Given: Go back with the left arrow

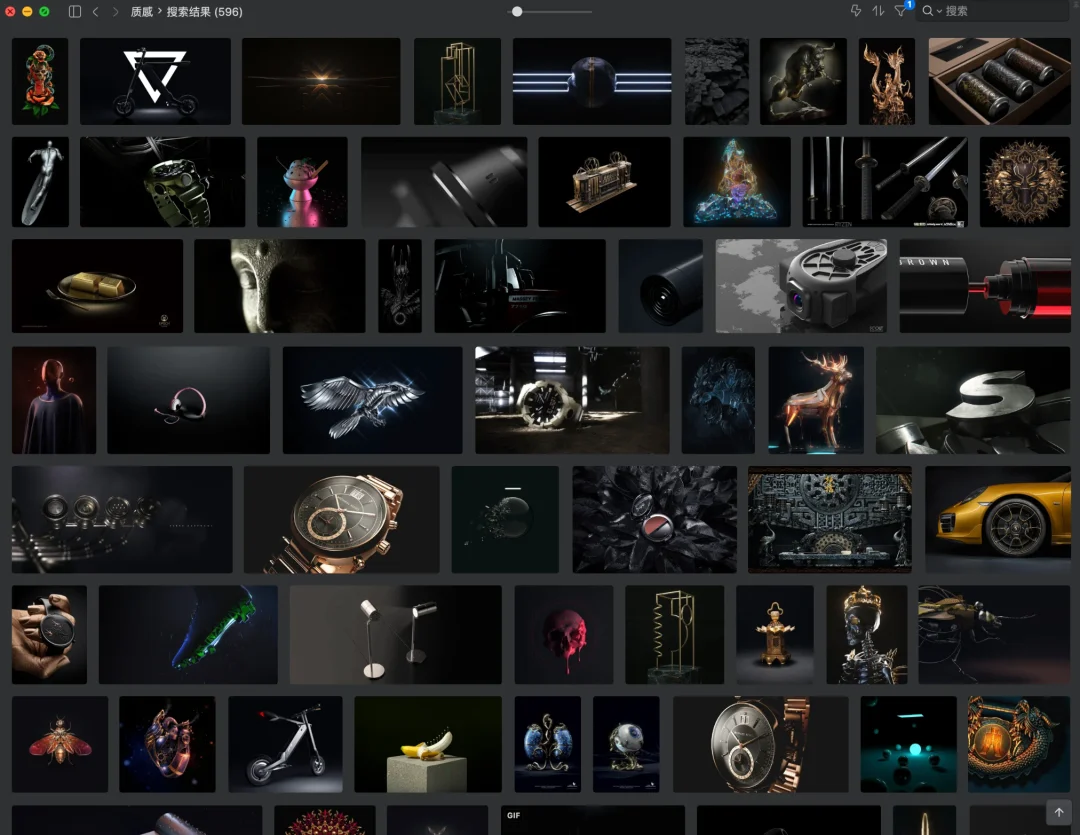Looking at the screenshot, I should (x=95, y=11).
